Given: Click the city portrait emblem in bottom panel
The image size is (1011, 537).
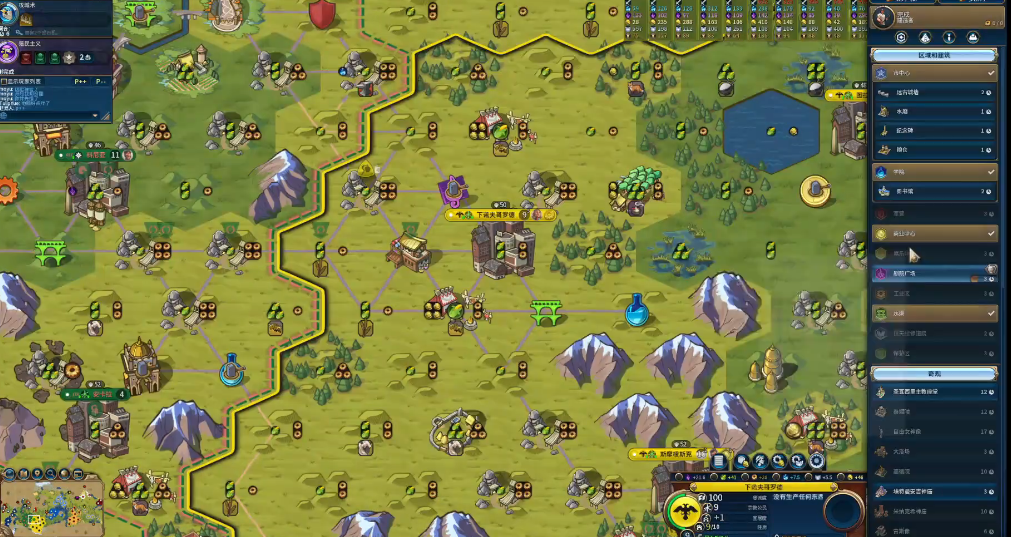Looking at the screenshot, I should 685,511.
